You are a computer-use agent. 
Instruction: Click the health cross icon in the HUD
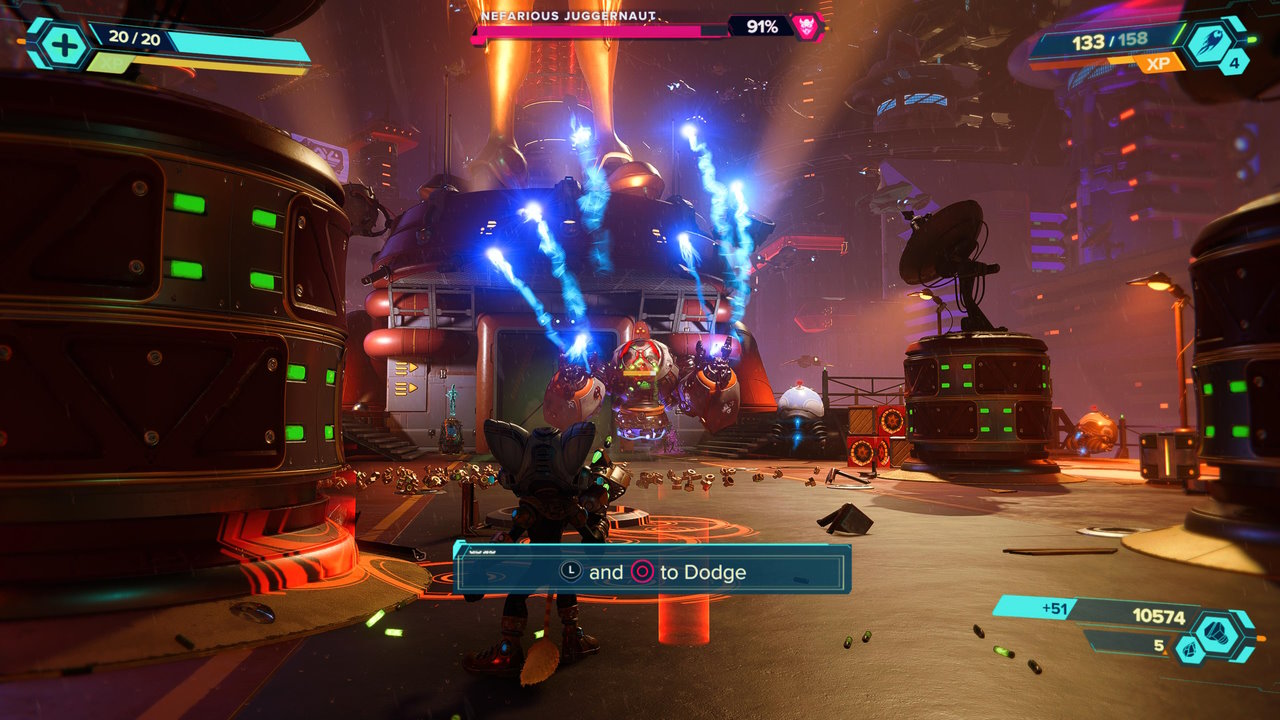click(x=63, y=43)
